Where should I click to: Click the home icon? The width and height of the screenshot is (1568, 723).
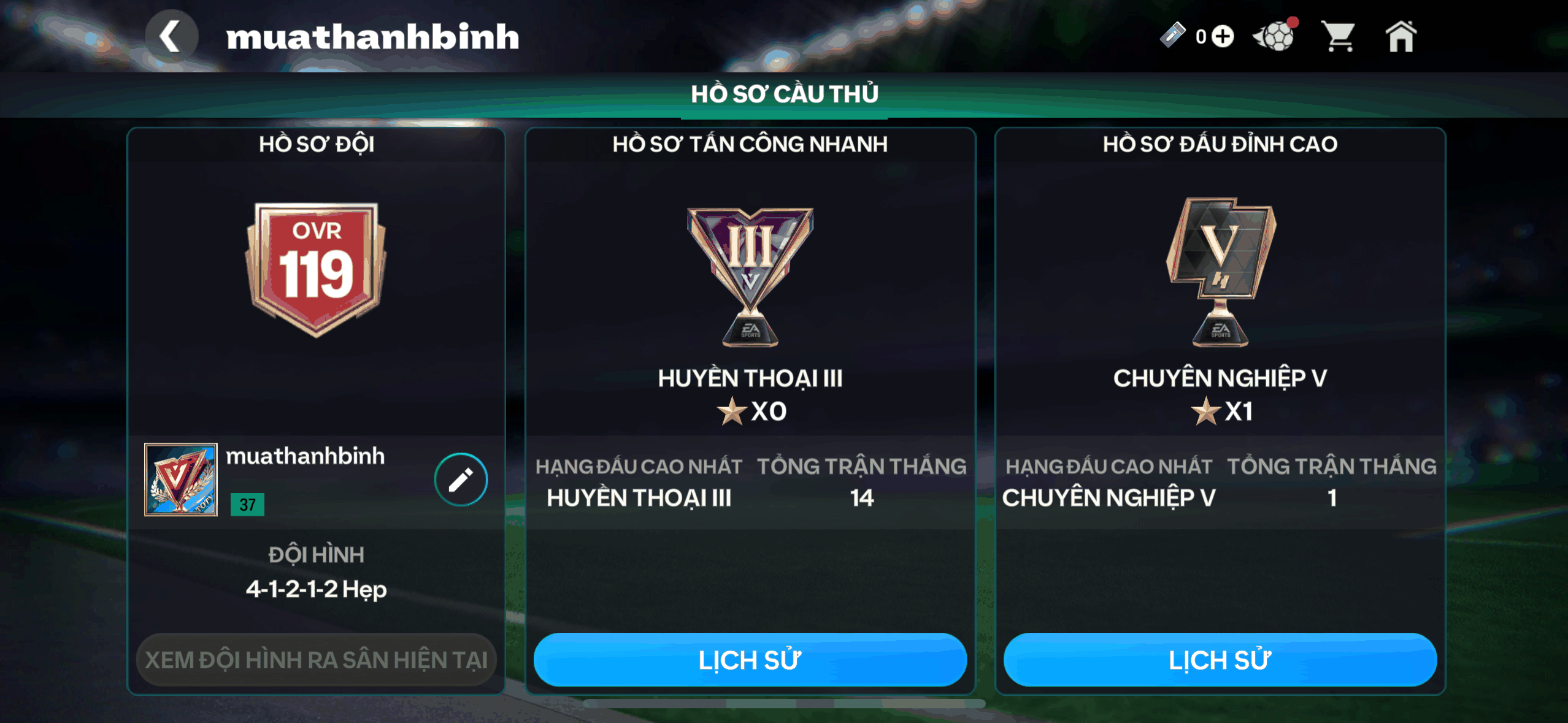tap(1402, 36)
